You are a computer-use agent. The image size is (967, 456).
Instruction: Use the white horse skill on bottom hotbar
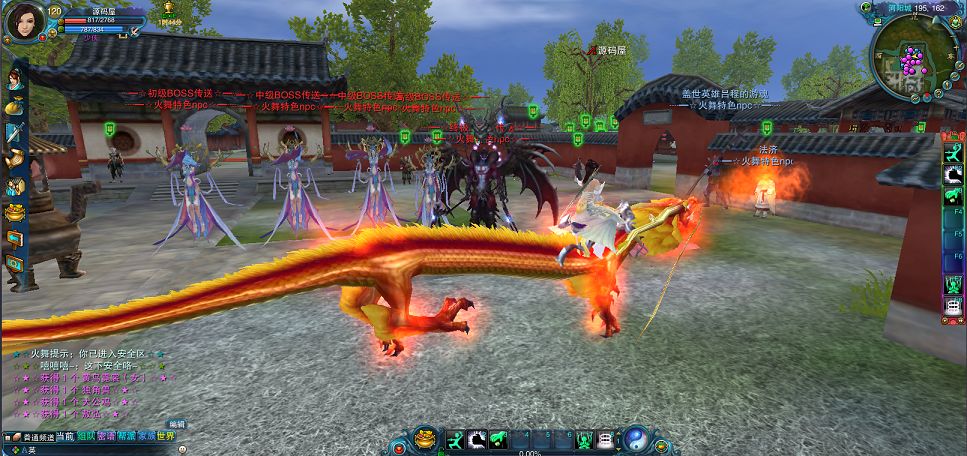pos(477,439)
